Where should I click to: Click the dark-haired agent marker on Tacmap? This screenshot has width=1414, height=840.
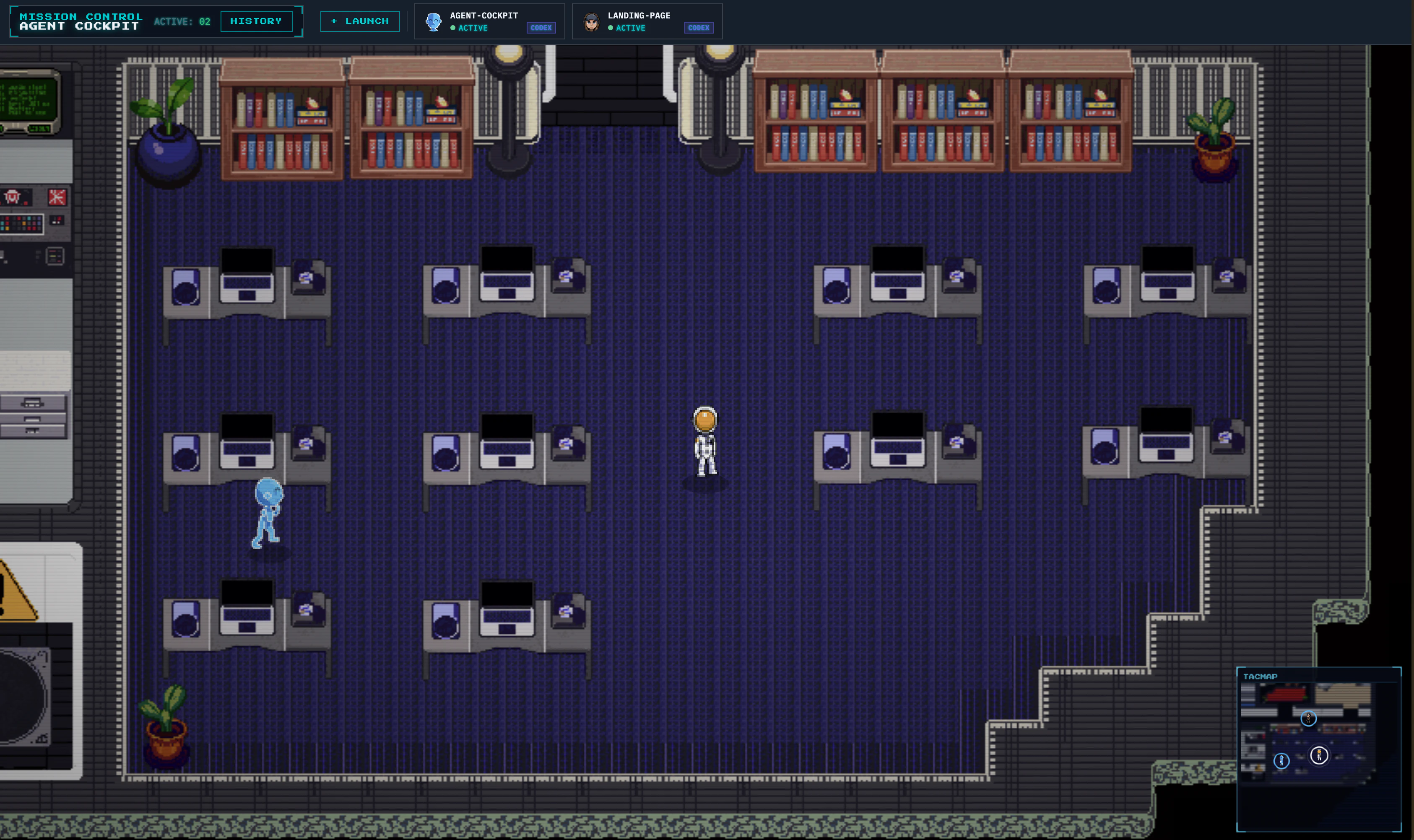click(1308, 718)
